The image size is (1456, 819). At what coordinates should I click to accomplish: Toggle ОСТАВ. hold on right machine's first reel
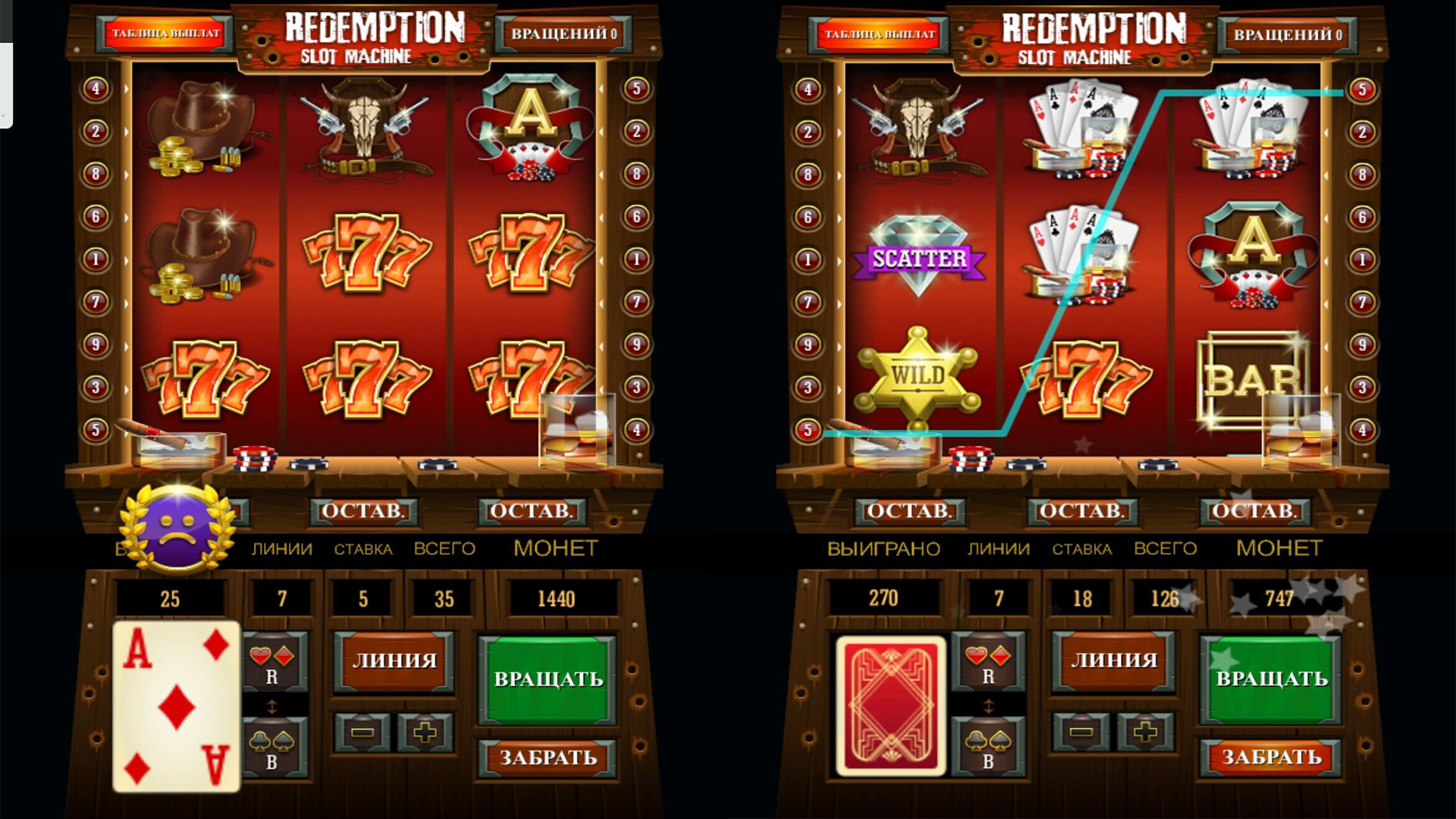[908, 511]
